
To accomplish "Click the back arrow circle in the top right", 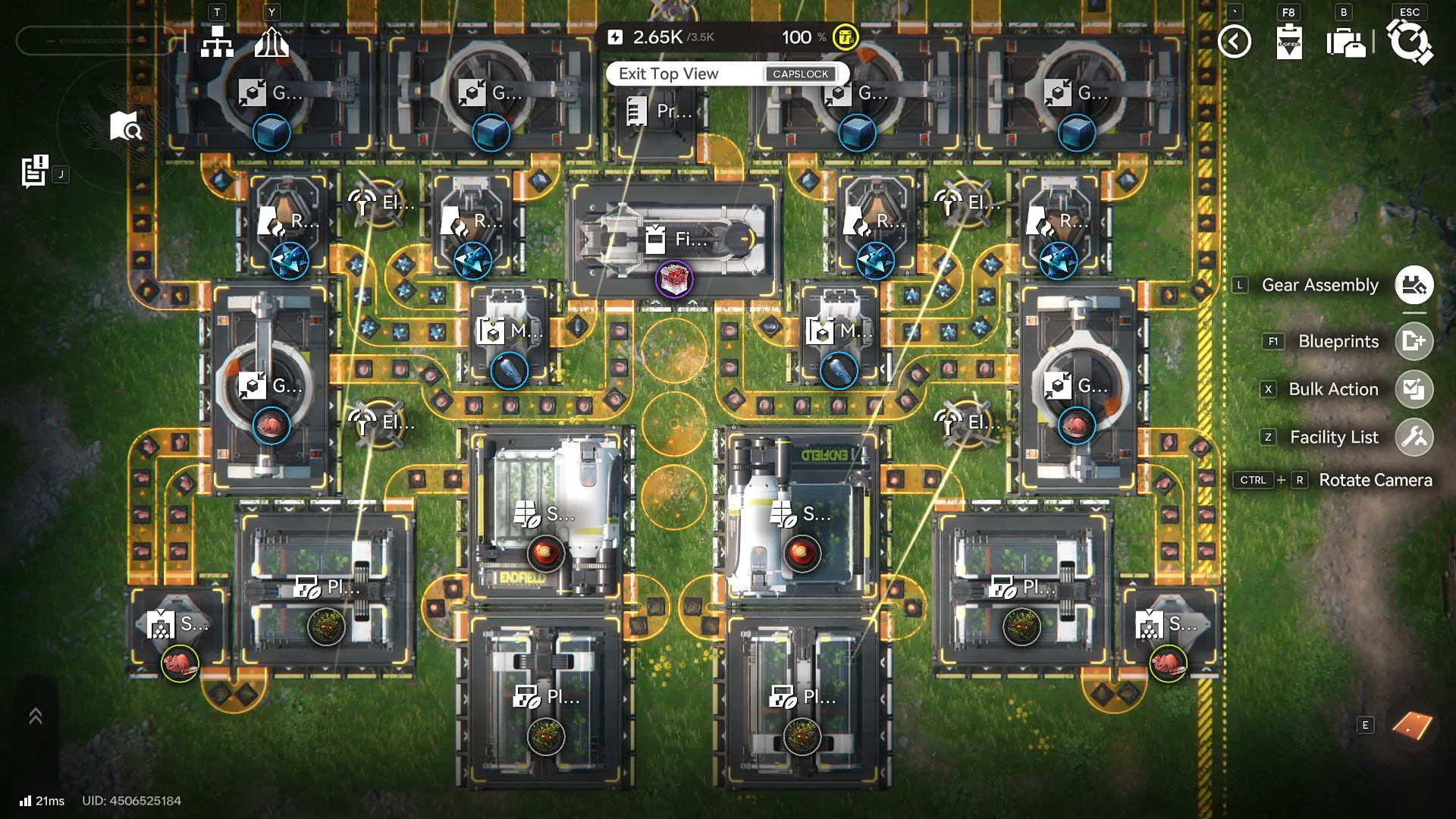I will click(1235, 42).
